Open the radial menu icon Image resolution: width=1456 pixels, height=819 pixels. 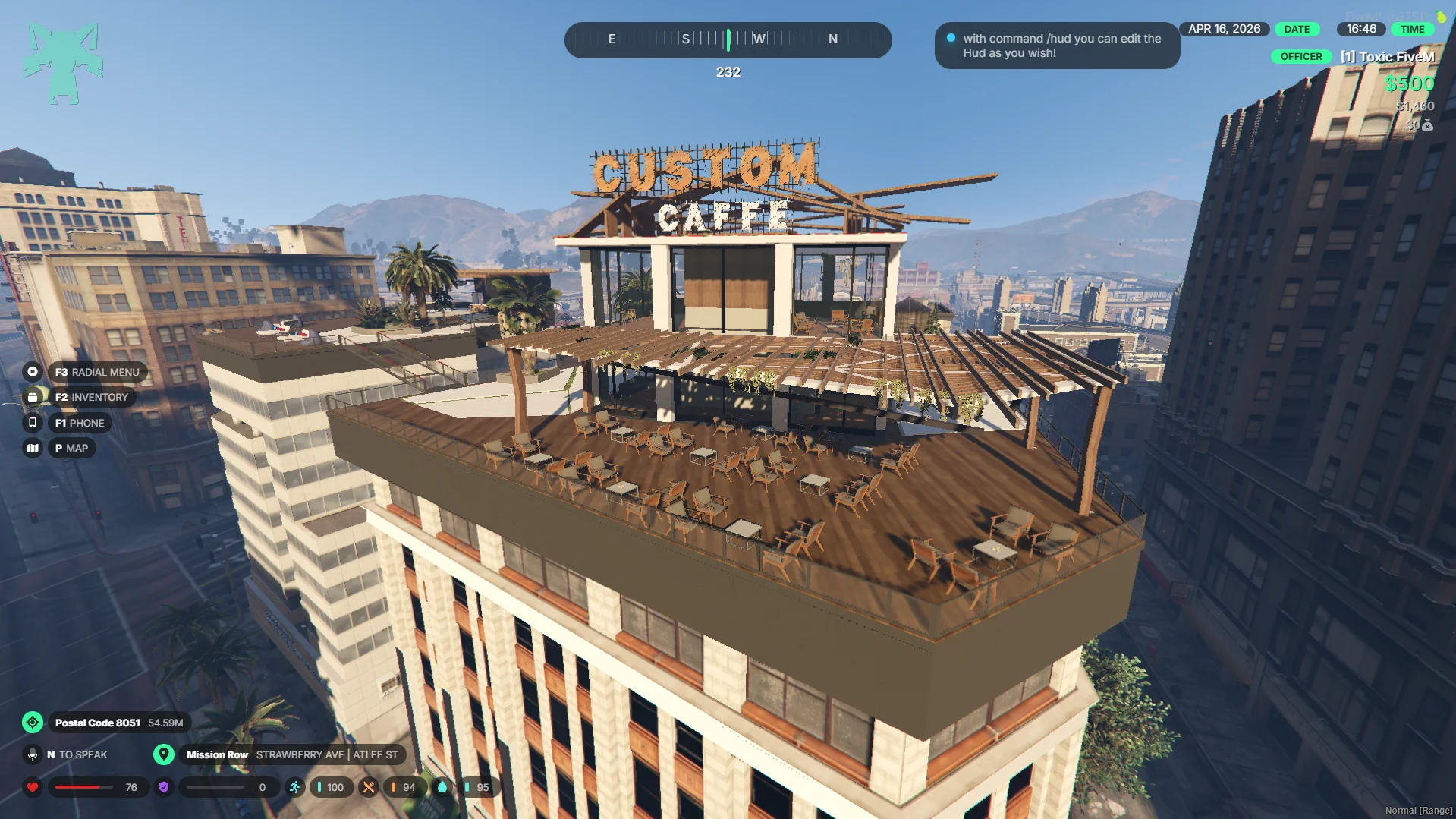click(33, 372)
